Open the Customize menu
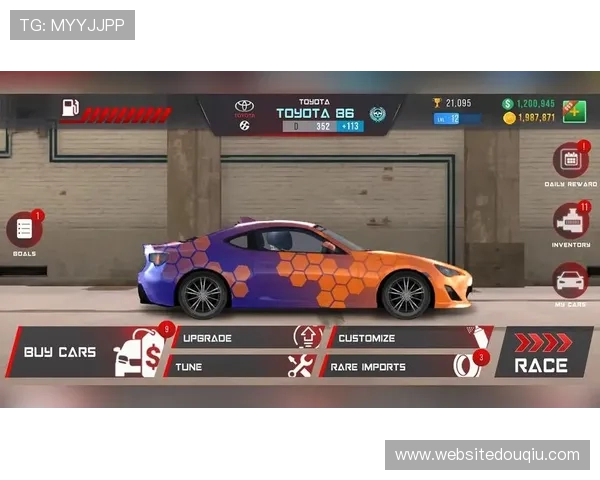This screenshot has width=600, height=480. pos(397,338)
